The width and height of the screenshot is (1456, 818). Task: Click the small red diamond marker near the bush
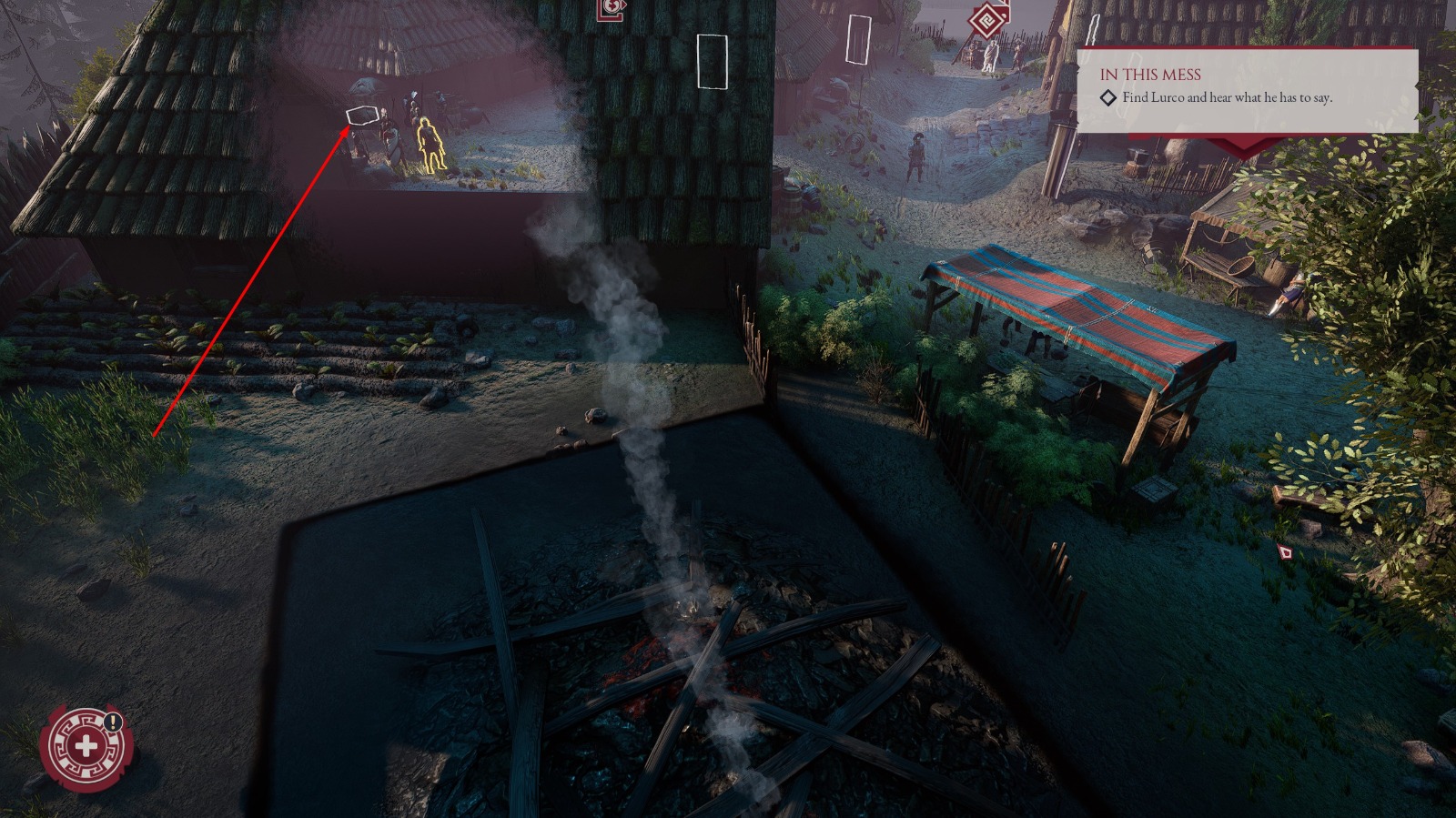[1286, 551]
